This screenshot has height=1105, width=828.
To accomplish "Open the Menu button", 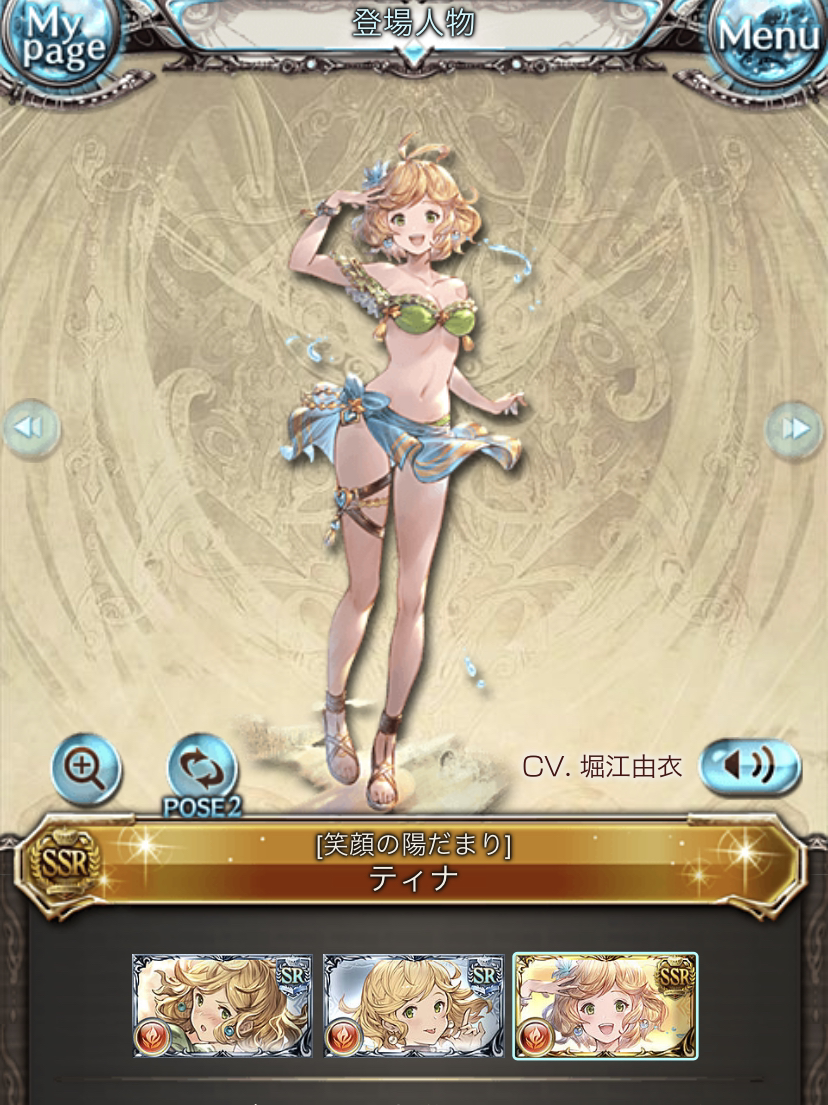I will click(768, 38).
